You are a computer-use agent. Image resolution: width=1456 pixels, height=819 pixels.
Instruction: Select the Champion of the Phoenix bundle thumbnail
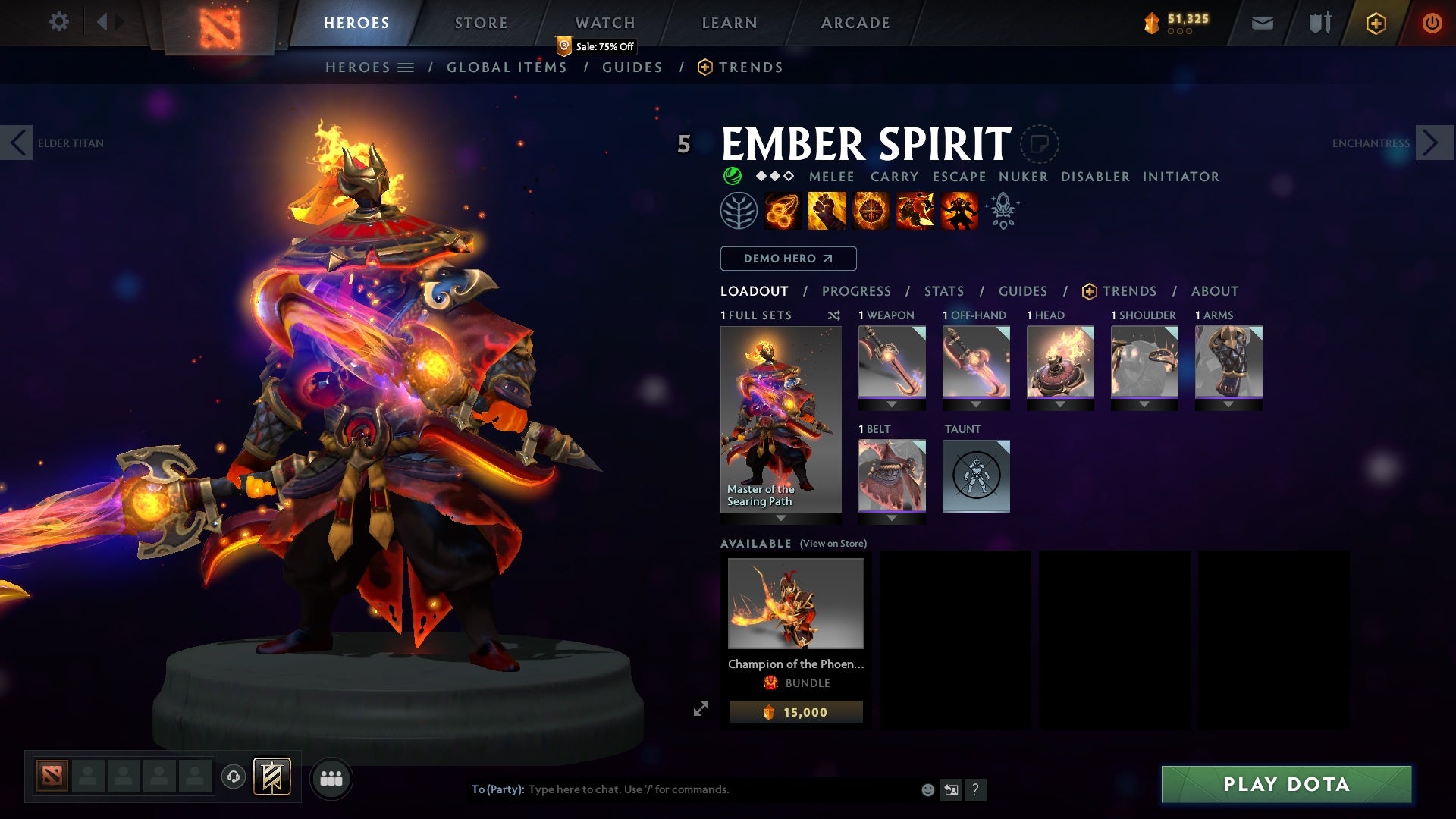pyautogui.click(x=795, y=604)
